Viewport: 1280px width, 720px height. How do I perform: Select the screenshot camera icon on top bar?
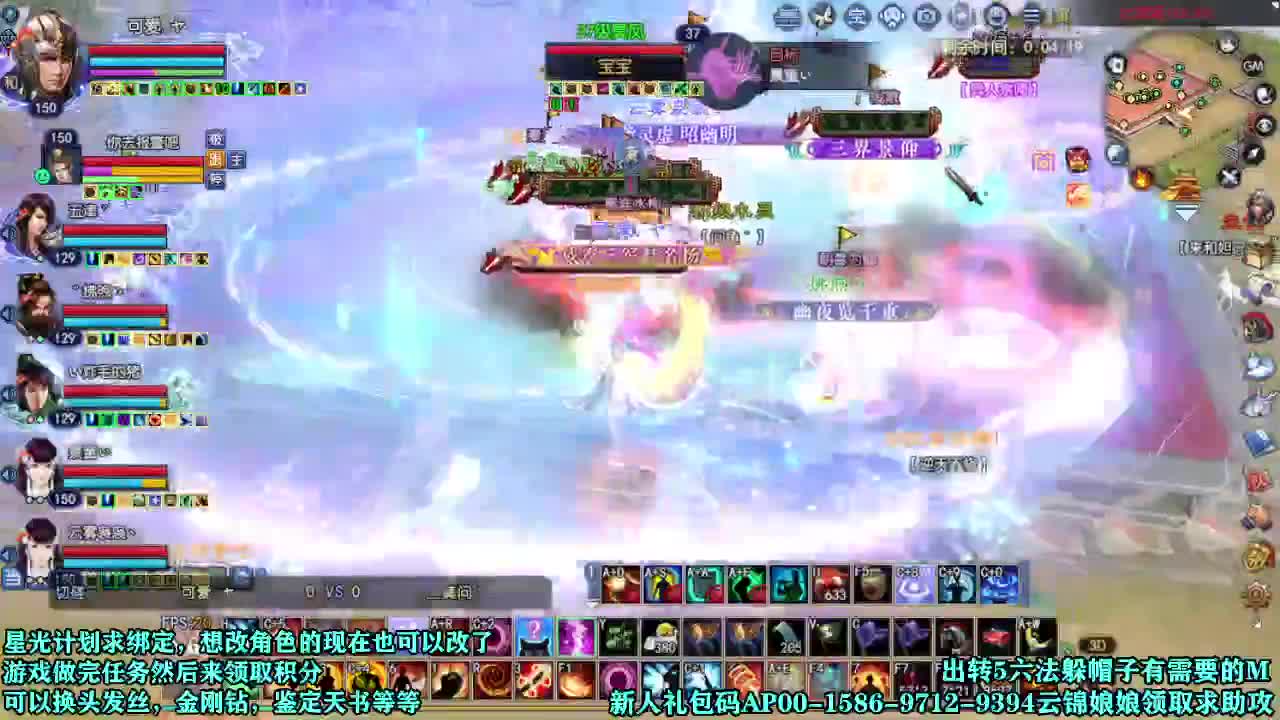coord(925,16)
